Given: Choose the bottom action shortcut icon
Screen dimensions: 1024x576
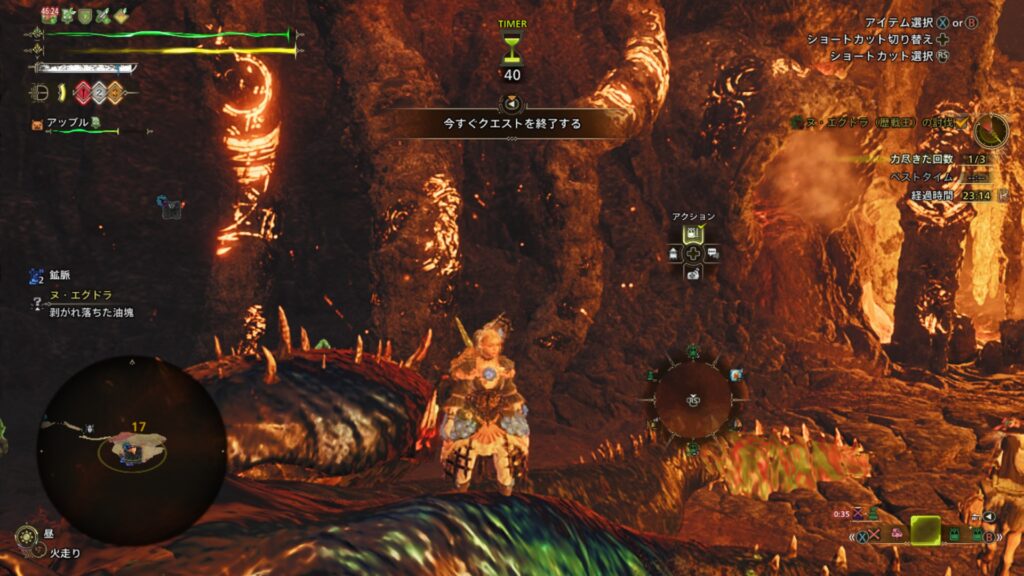Looking at the screenshot, I should (692, 273).
